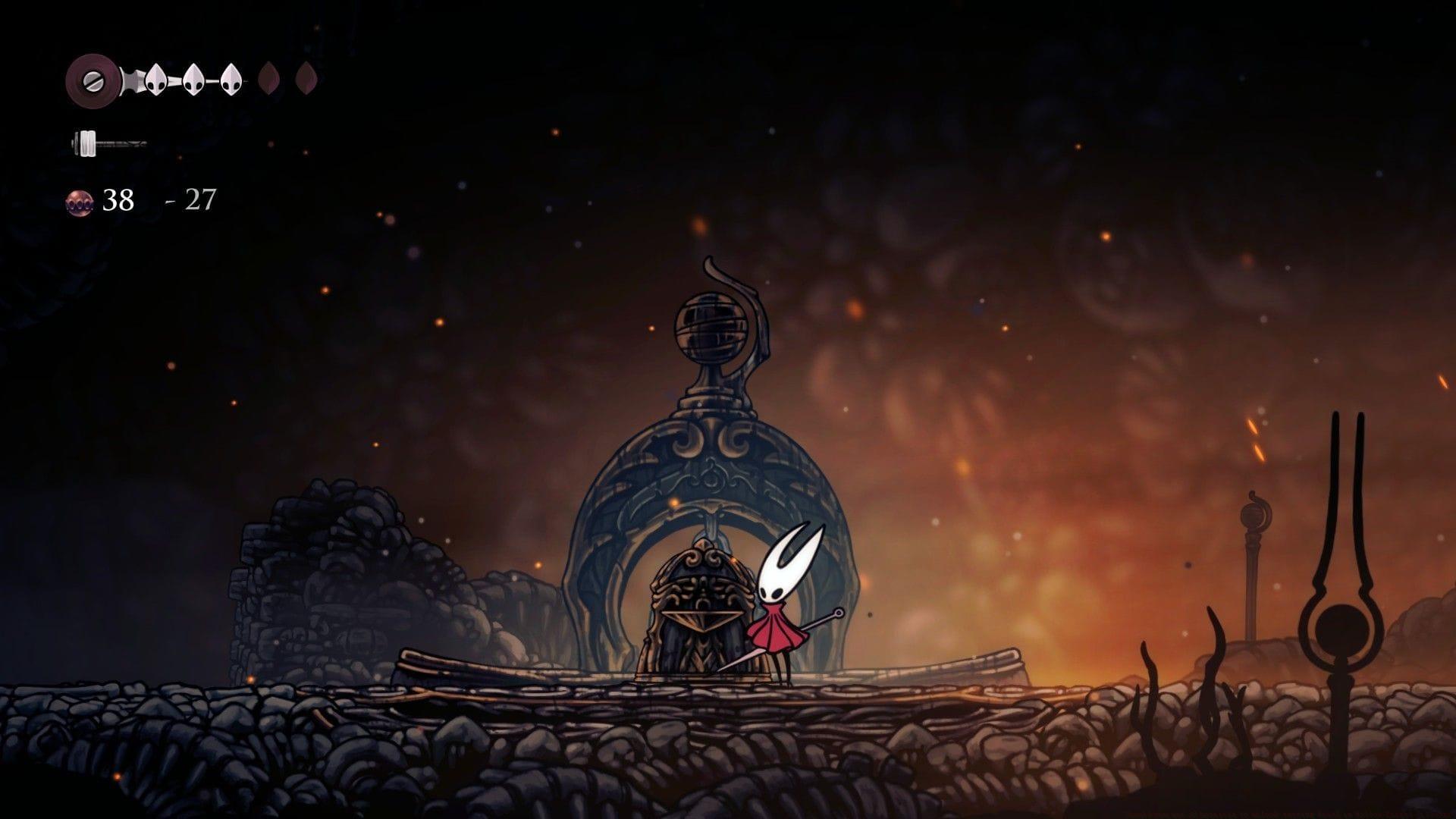The image size is (1456, 819).
Task: Click the rightmost empty health mask
Action: 306,78
